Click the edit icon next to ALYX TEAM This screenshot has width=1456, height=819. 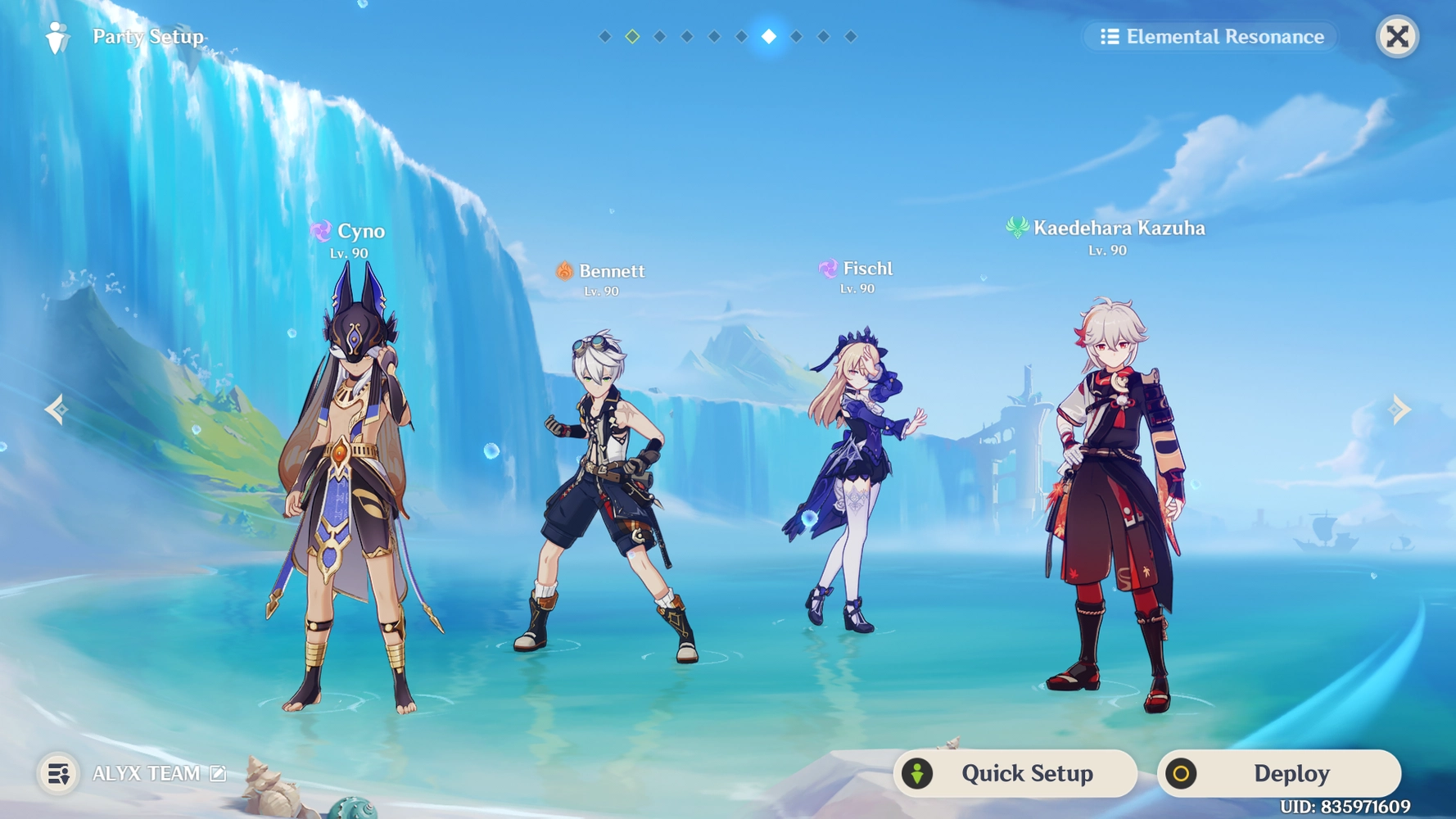pyautogui.click(x=216, y=772)
